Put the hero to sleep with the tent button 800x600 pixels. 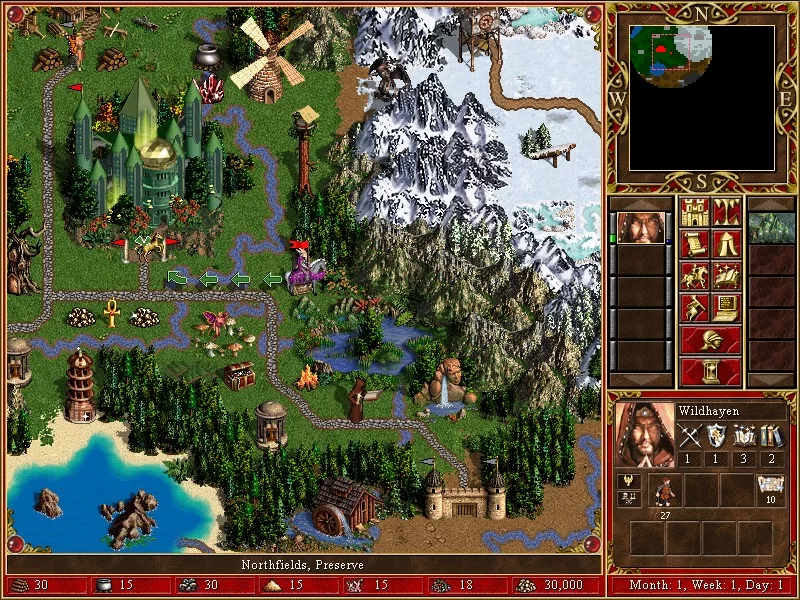[727, 244]
